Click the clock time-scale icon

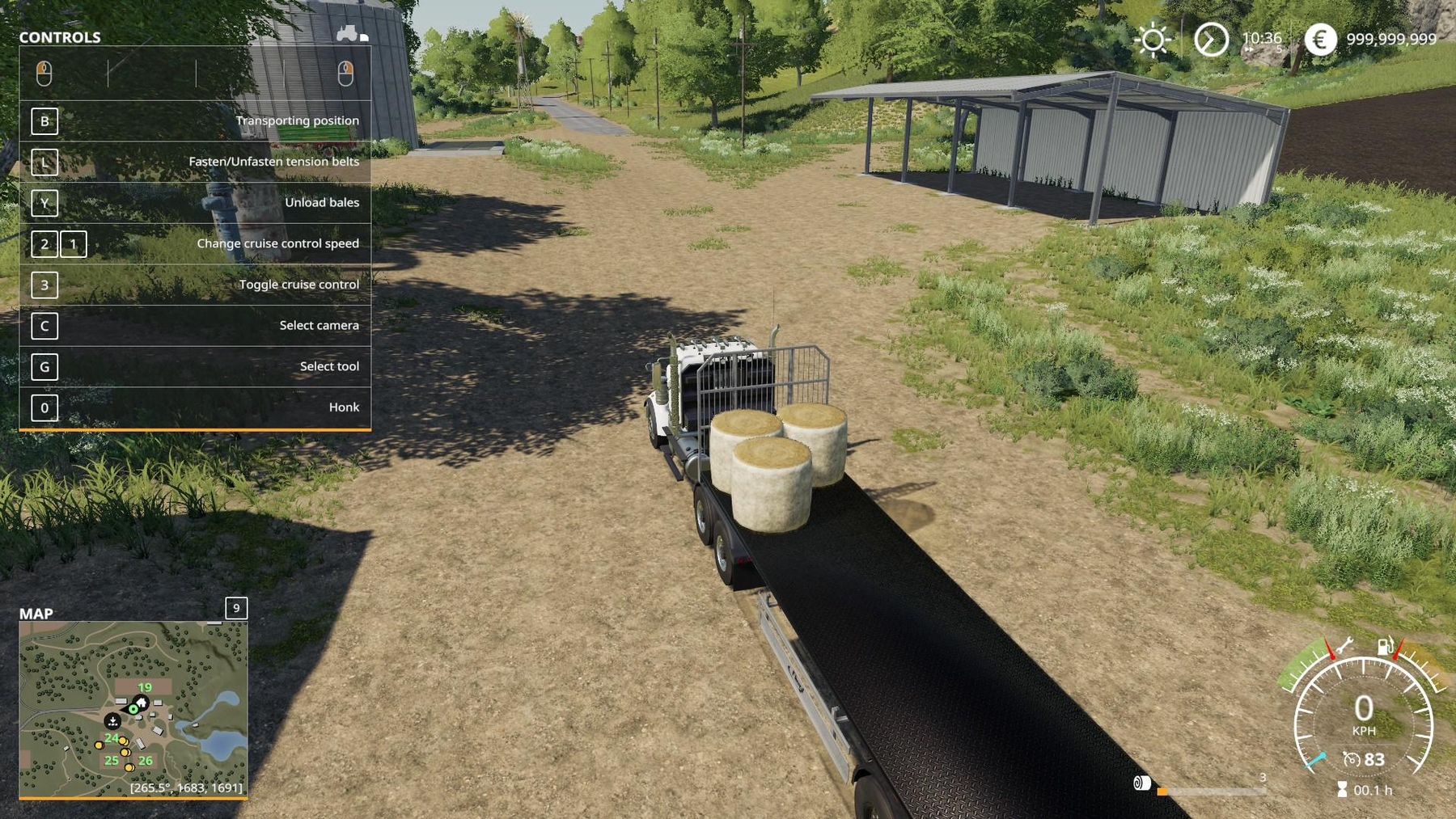point(1211,40)
